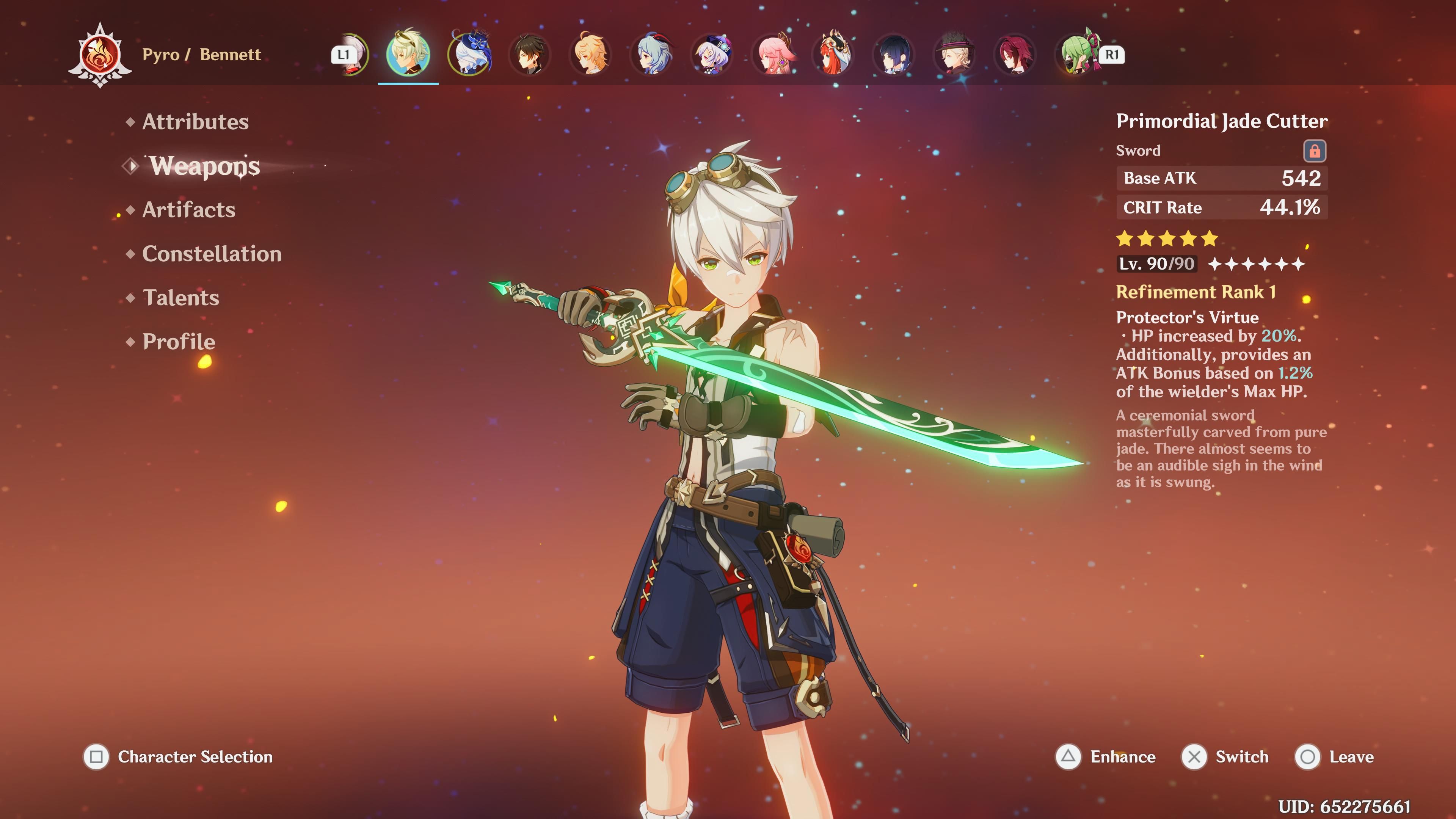Toggle the weapon lock icon
The height and width of the screenshot is (819, 1456).
pos(1314,151)
